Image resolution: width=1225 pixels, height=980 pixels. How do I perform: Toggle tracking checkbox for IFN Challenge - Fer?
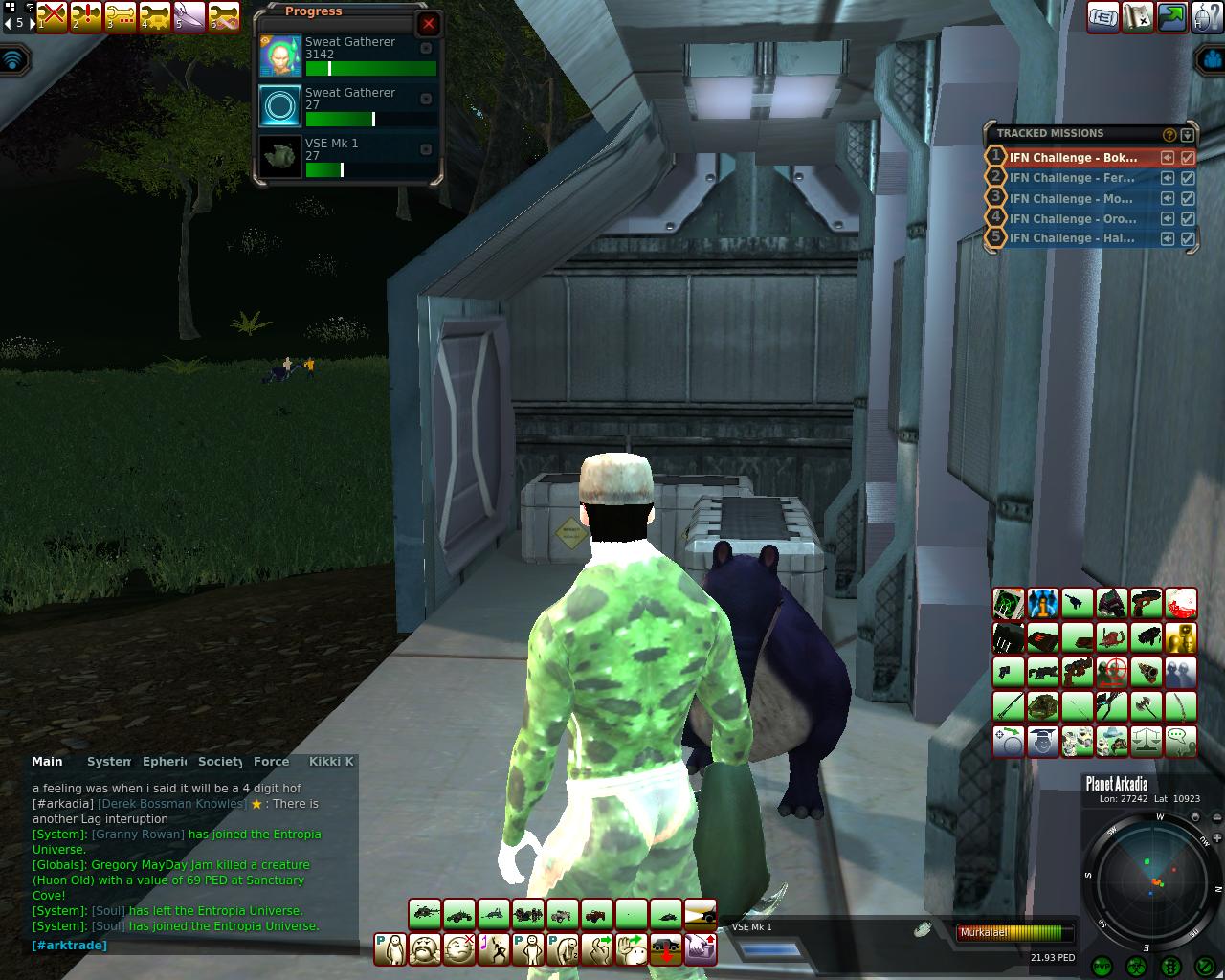pos(1188,178)
